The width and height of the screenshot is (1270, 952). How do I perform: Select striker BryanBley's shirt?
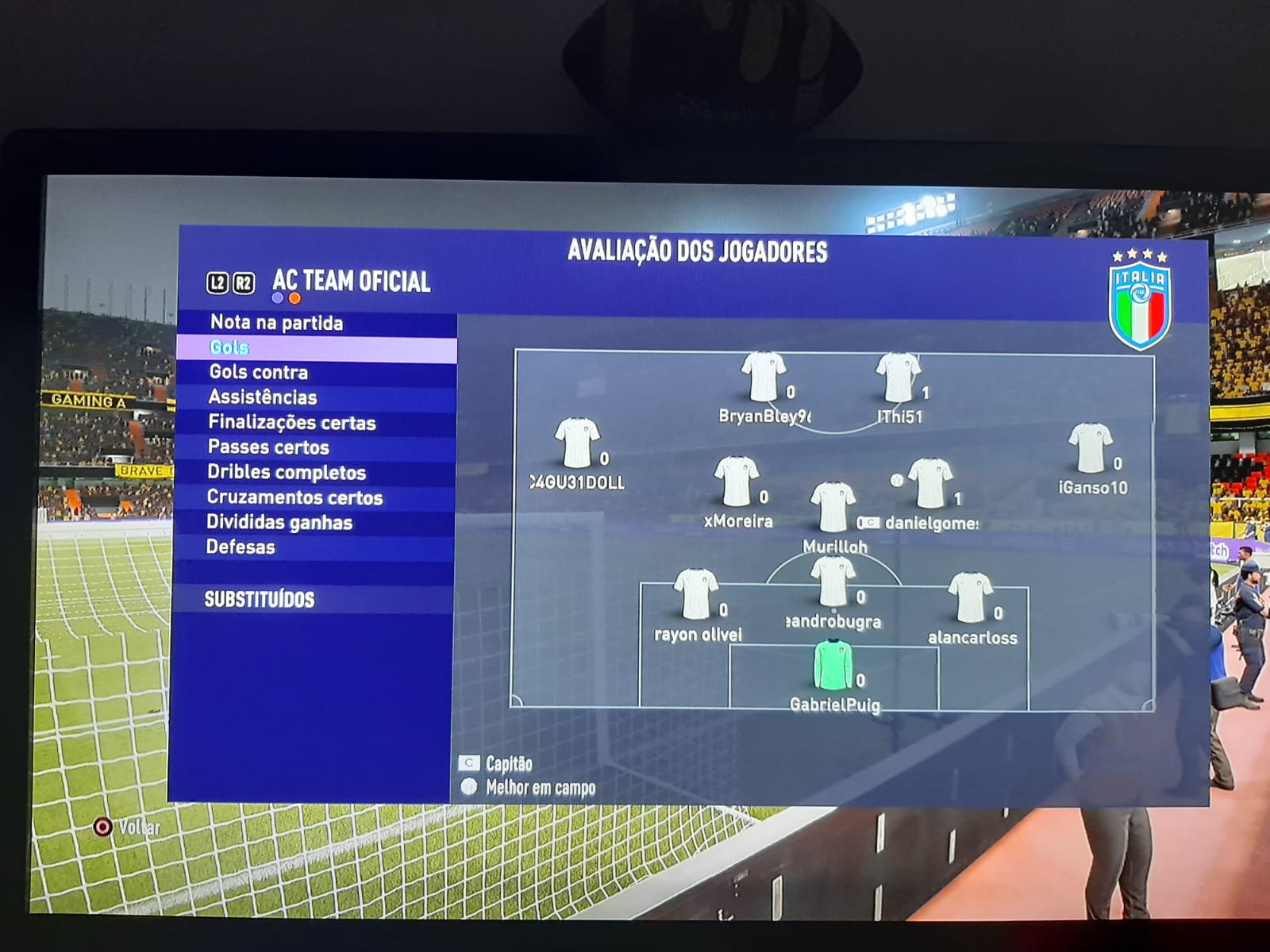763,377
